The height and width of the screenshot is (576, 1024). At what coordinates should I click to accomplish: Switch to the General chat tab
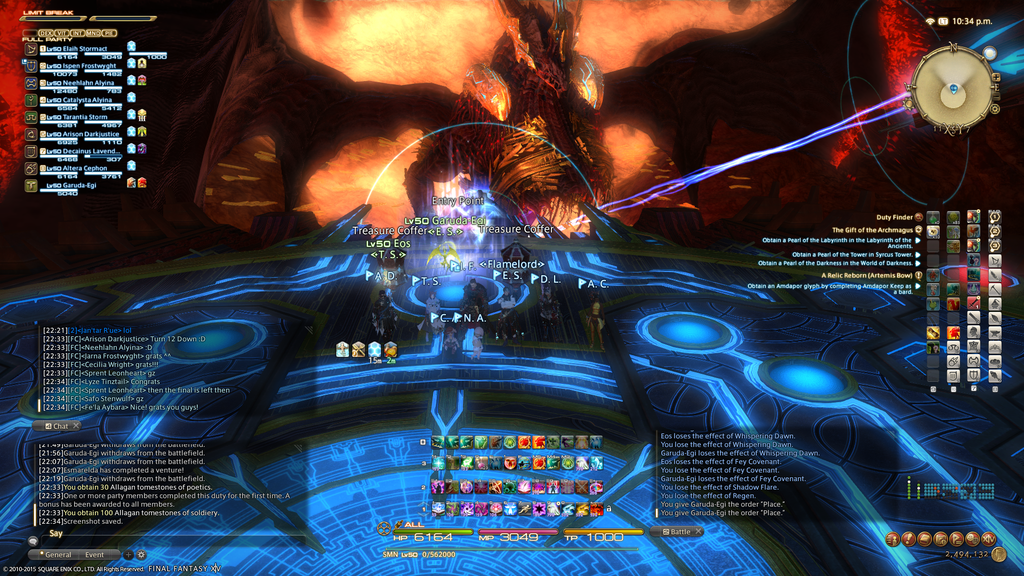[x=57, y=554]
